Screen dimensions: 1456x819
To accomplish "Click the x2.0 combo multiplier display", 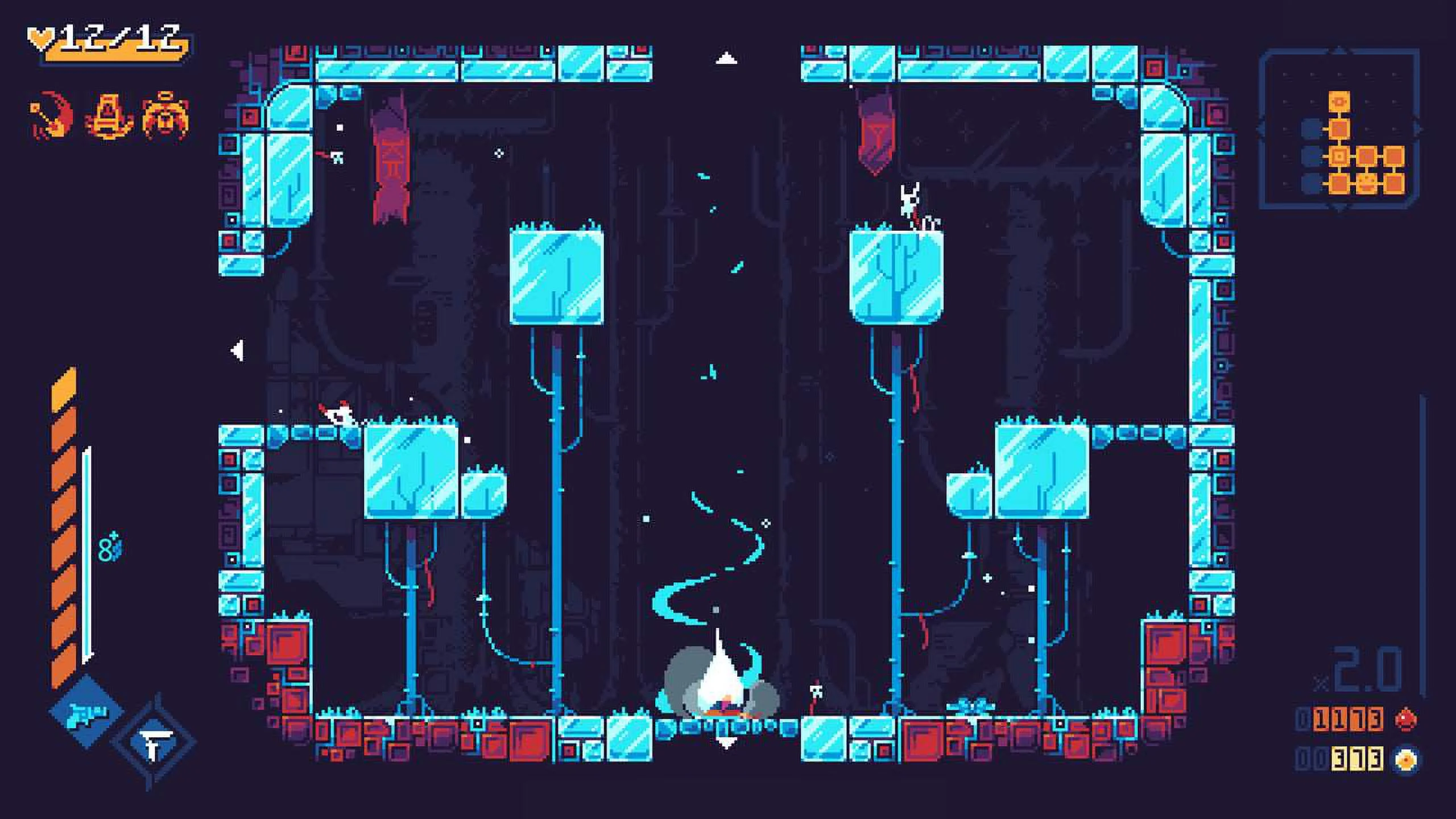I will (x=1365, y=665).
